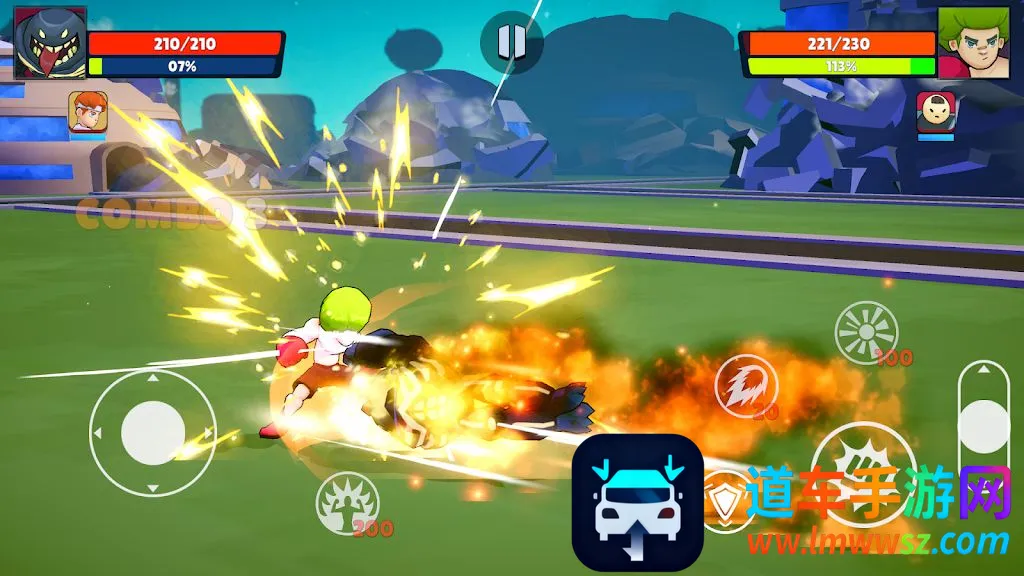Click the green-haired fighter portrait
The width and height of the screenshot is (1024, 576).
click(973, 43)
